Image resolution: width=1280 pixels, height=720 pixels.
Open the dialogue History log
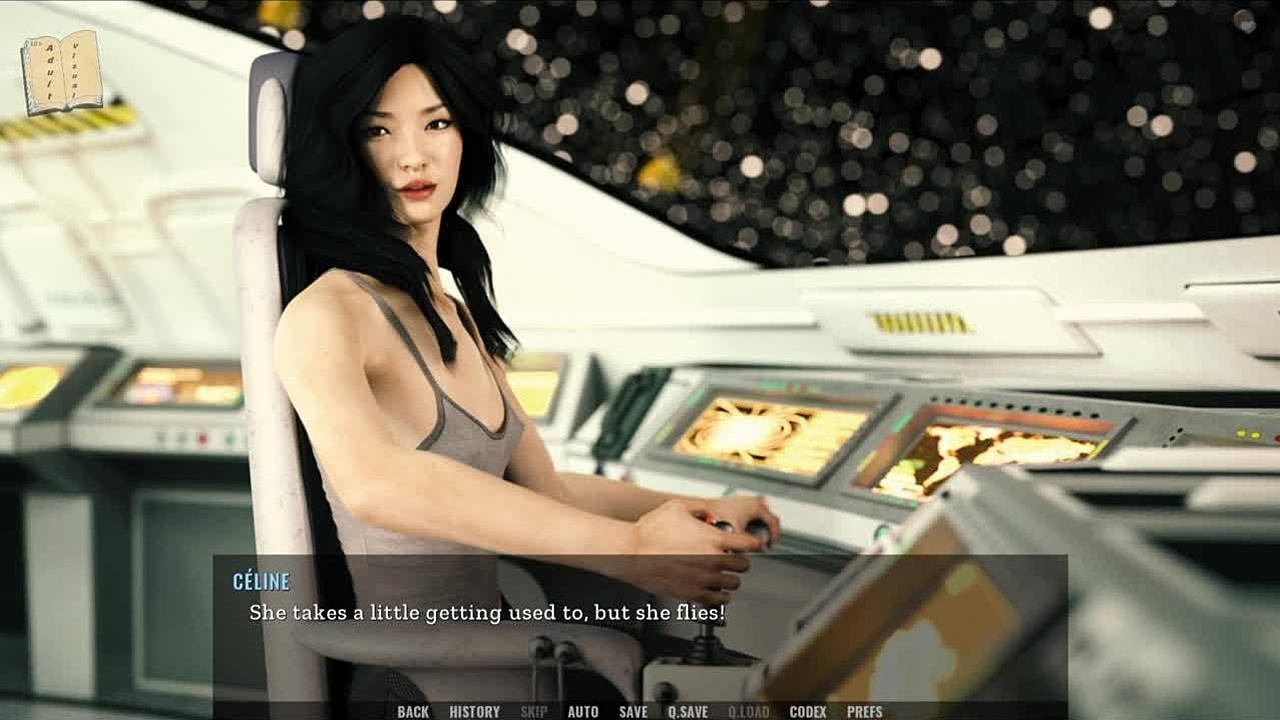pyautogui.click(x=474, y=712)
